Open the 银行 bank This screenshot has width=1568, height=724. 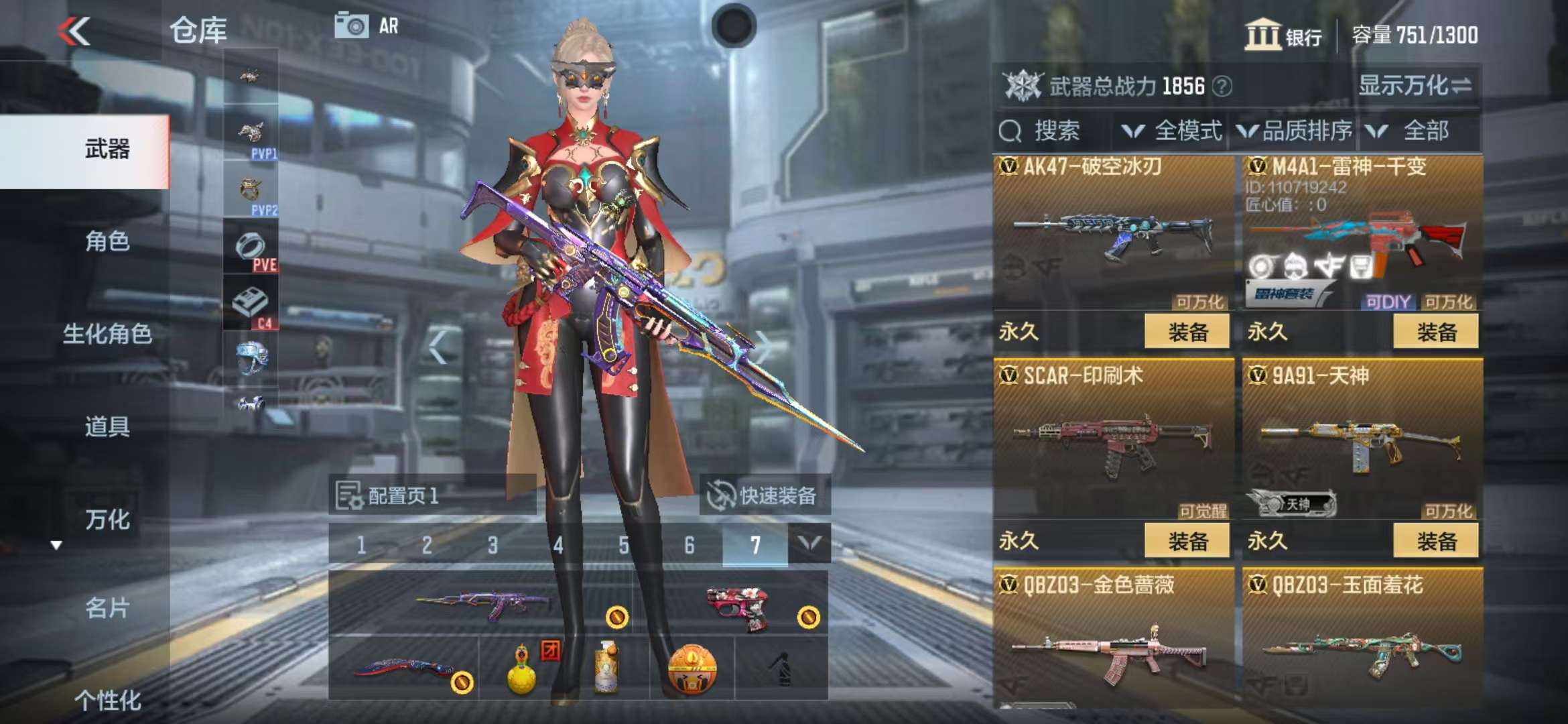coord(1283,35)
